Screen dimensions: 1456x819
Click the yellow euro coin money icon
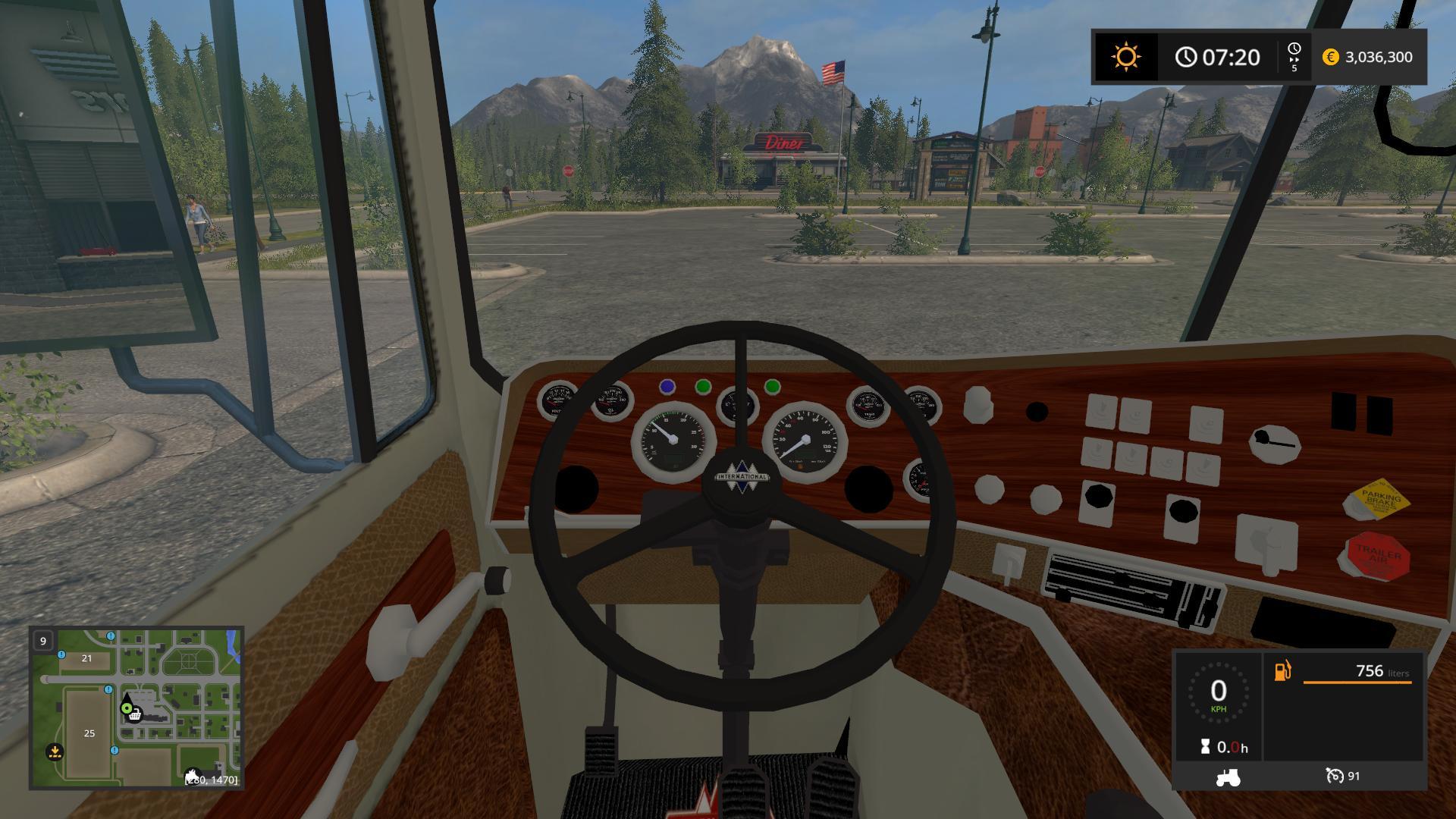1330,57
